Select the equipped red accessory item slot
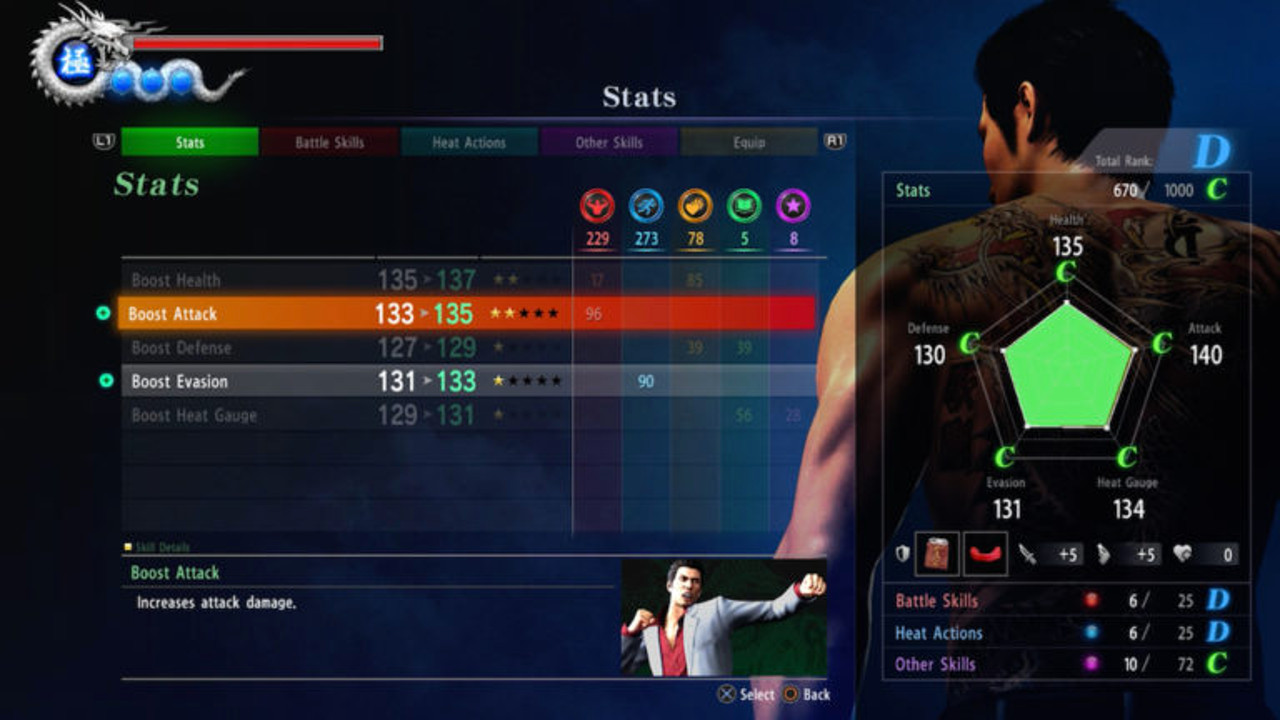1280x720 pixels. [x=985, y=554]
